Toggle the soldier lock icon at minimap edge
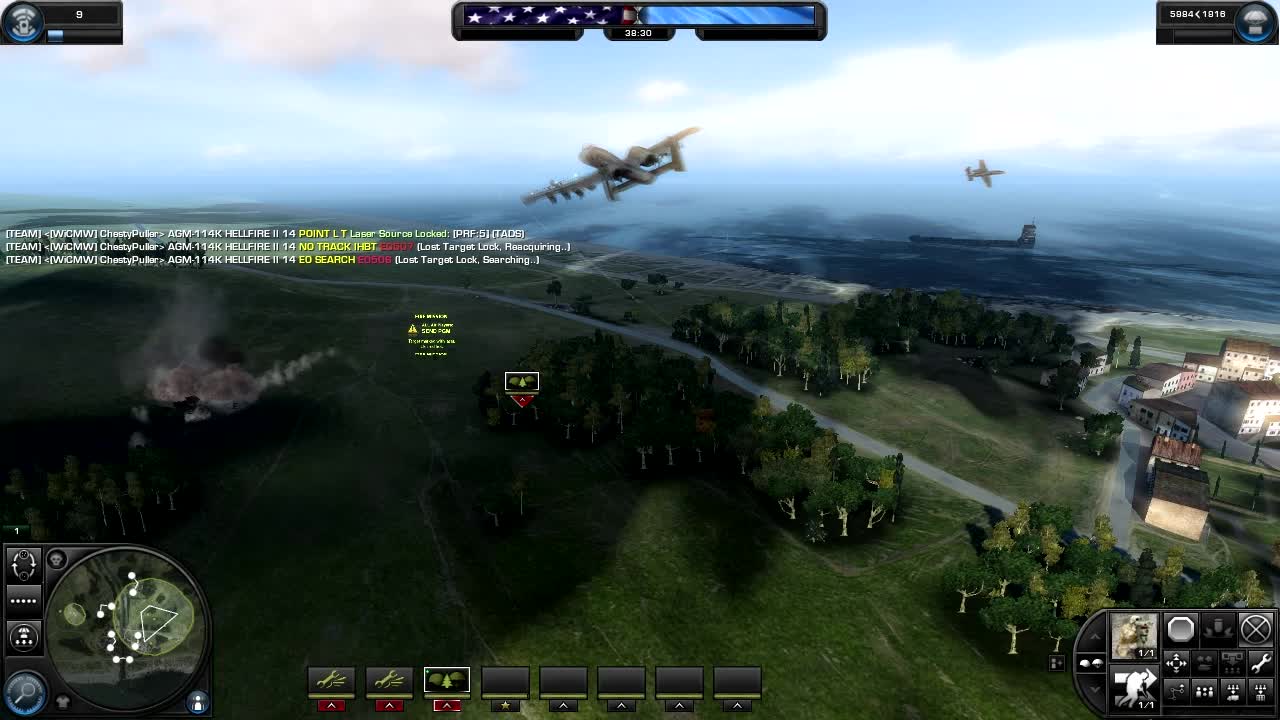The height and width of the screenshot is (720, 1280). pos(197,701)
